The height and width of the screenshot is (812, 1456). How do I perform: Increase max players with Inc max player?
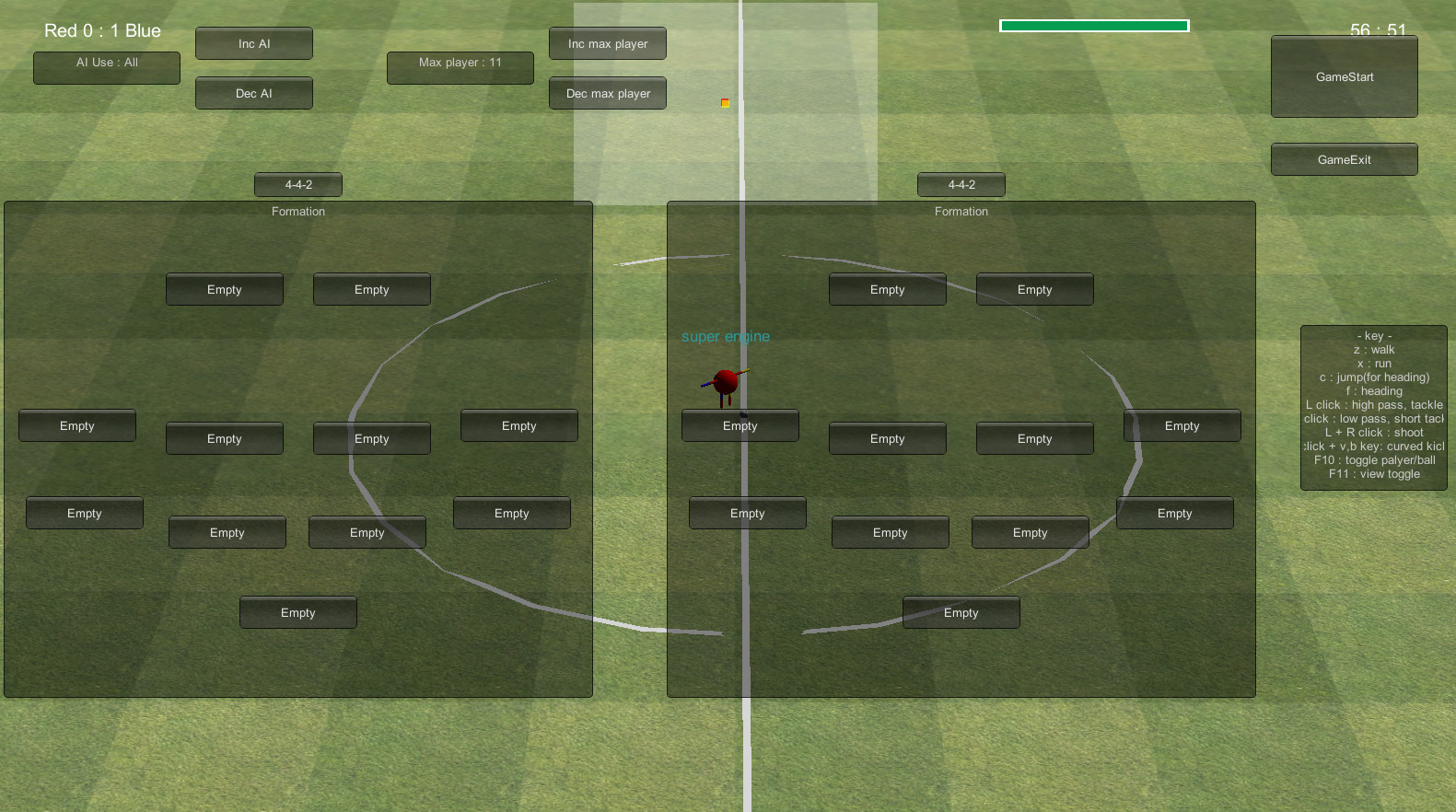607,42
